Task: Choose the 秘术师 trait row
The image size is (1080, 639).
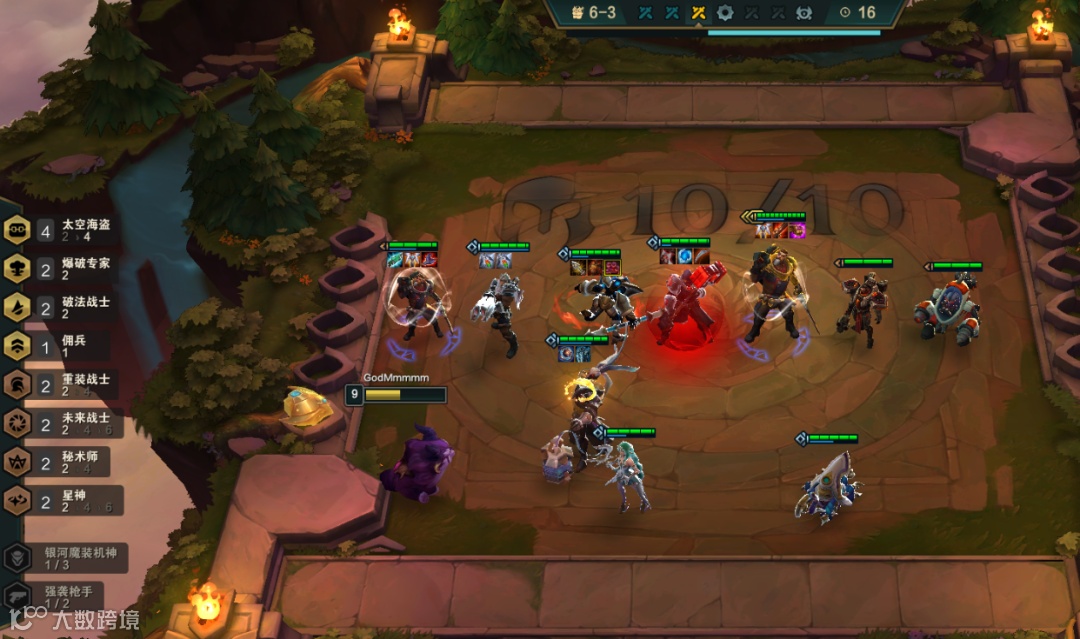Action: pyautogui.click(x=62, y=461)
